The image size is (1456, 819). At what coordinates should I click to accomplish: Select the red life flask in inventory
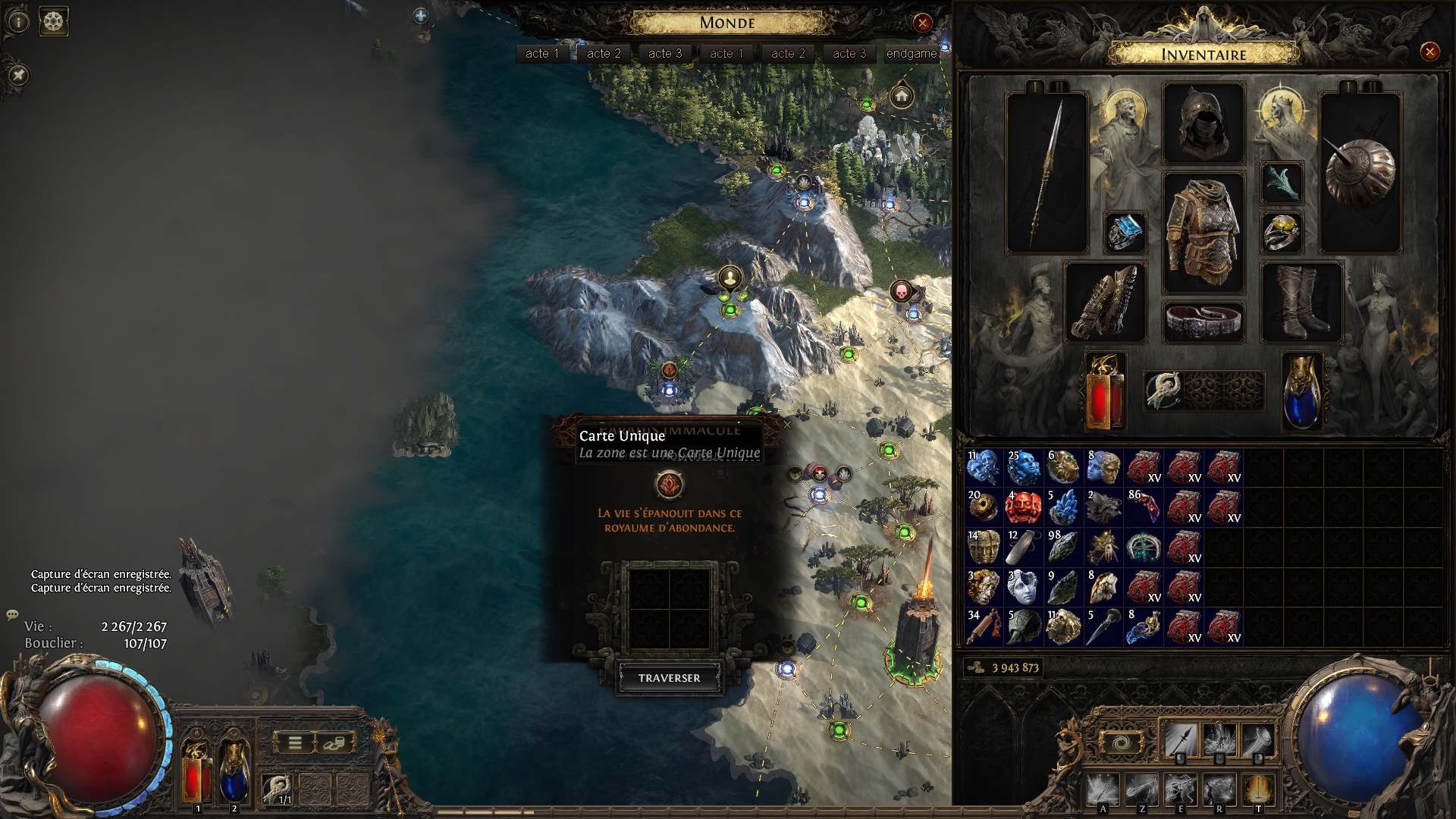[x=1105, y=391]
